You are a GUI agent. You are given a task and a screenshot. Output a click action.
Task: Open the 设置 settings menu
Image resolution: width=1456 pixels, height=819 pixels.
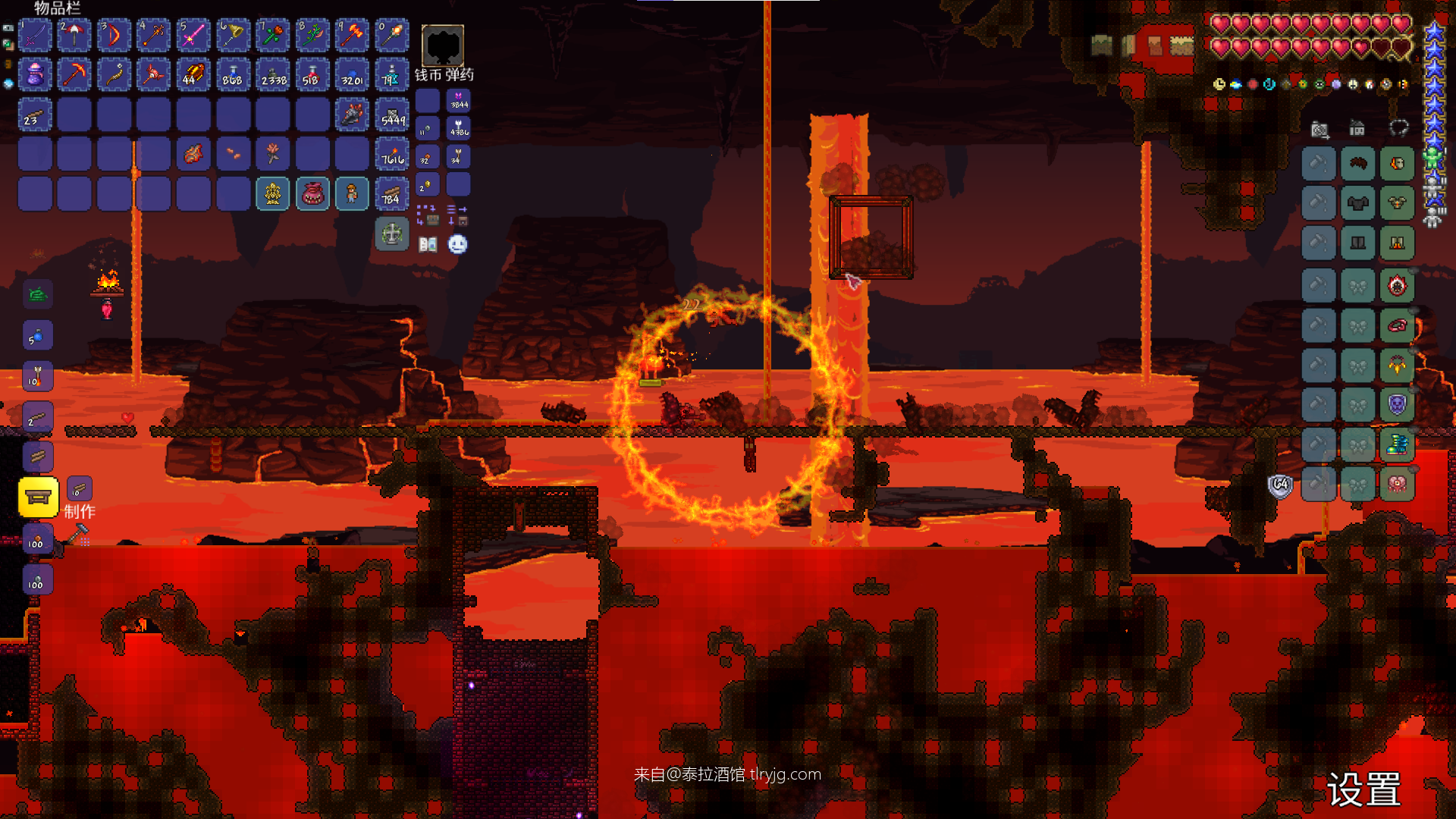tap(1363, 790)
